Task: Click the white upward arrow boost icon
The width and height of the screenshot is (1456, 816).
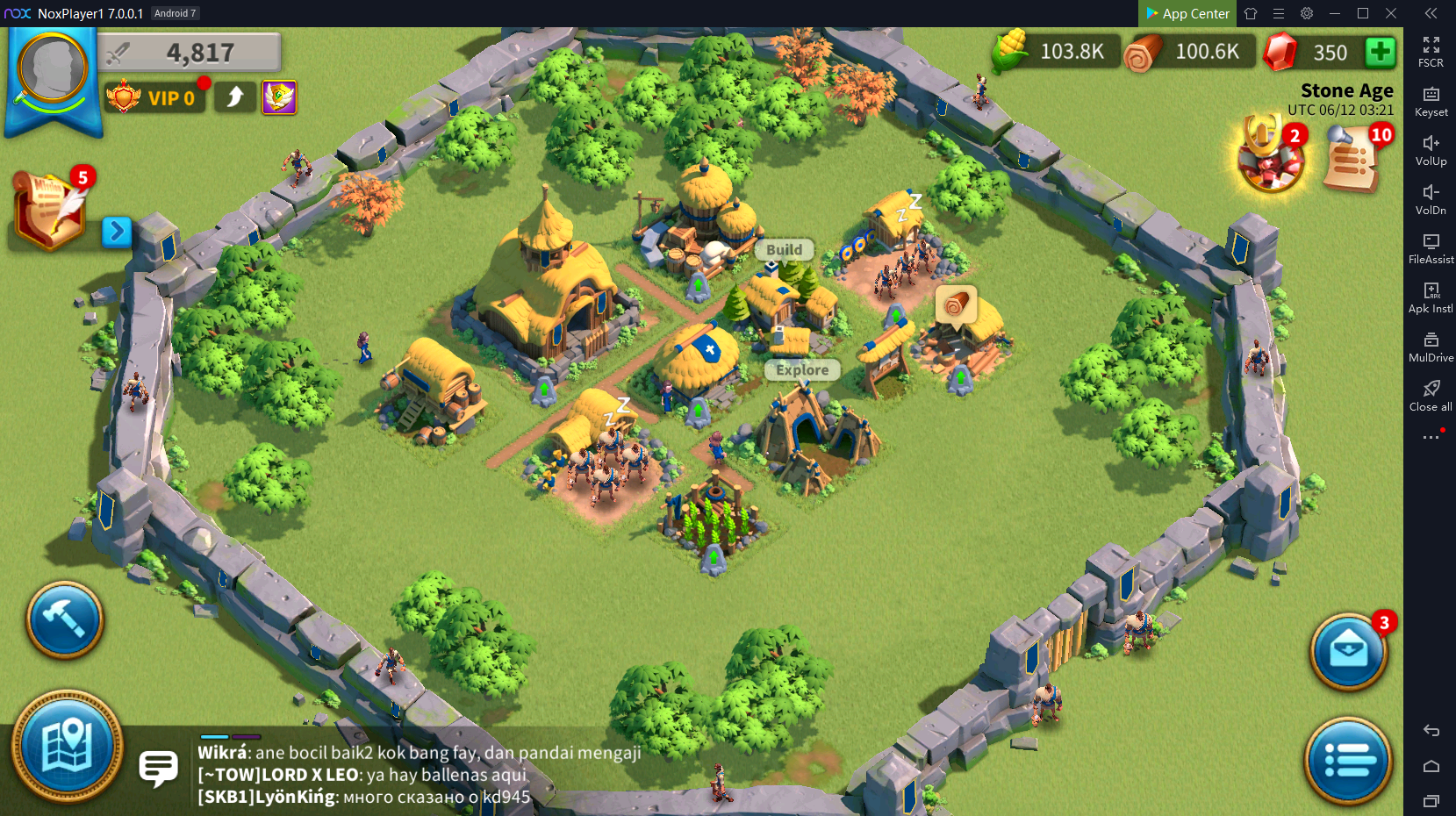Action: pyautogui.click(x=235, y=97)
